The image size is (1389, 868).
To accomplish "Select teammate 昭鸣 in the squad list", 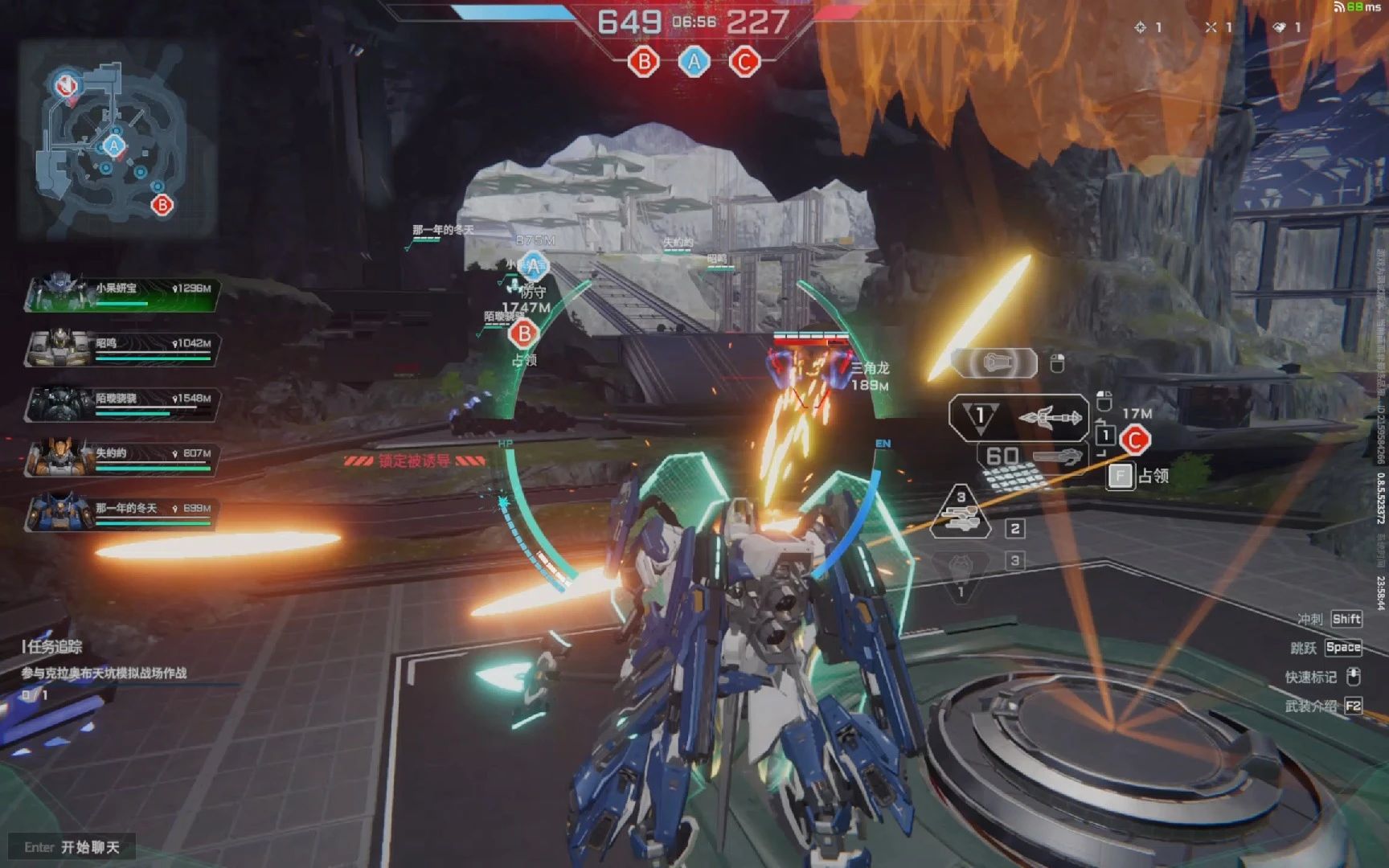I will click(122, 349).
